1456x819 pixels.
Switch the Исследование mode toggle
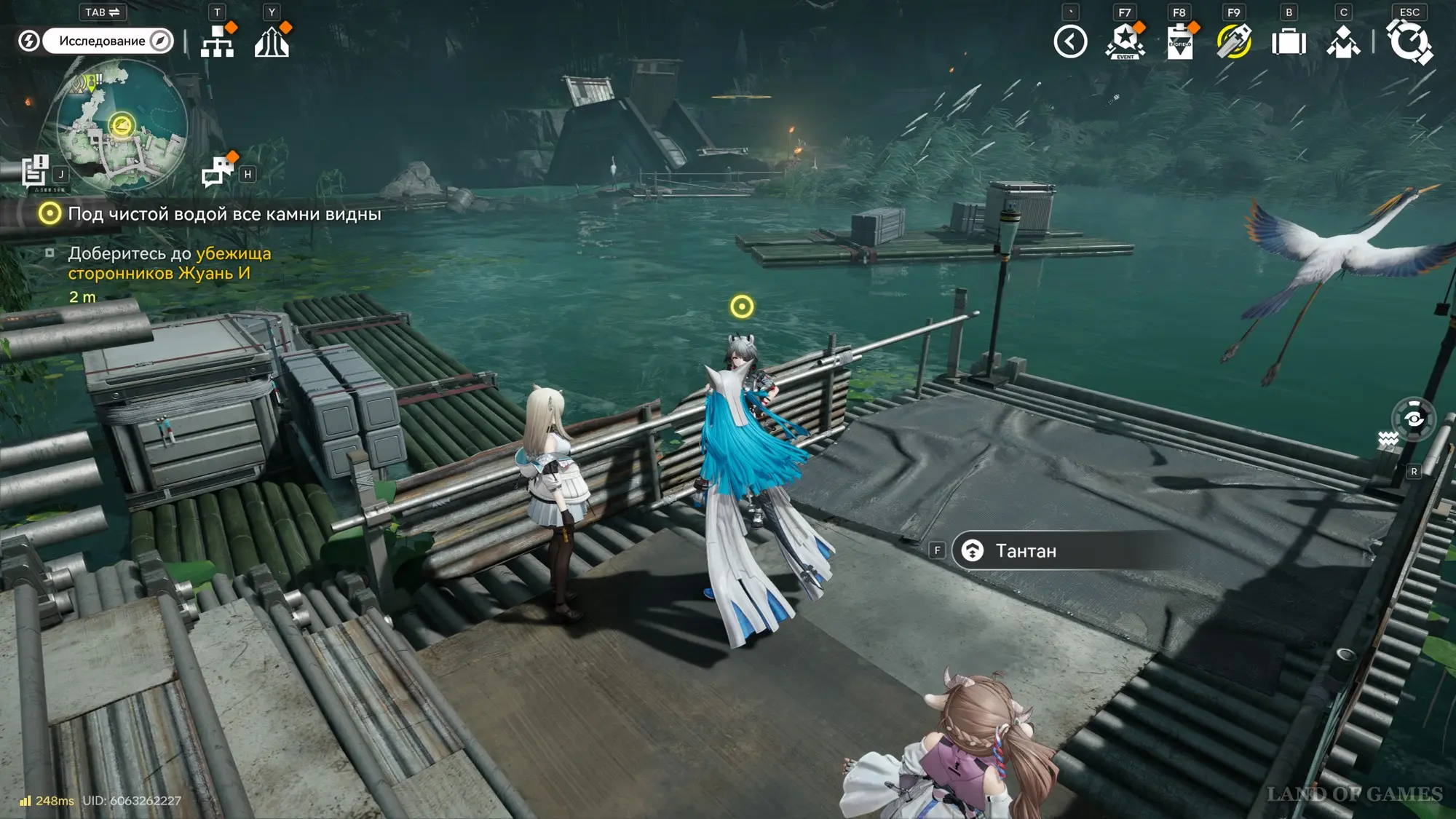(x=107, y=41)
